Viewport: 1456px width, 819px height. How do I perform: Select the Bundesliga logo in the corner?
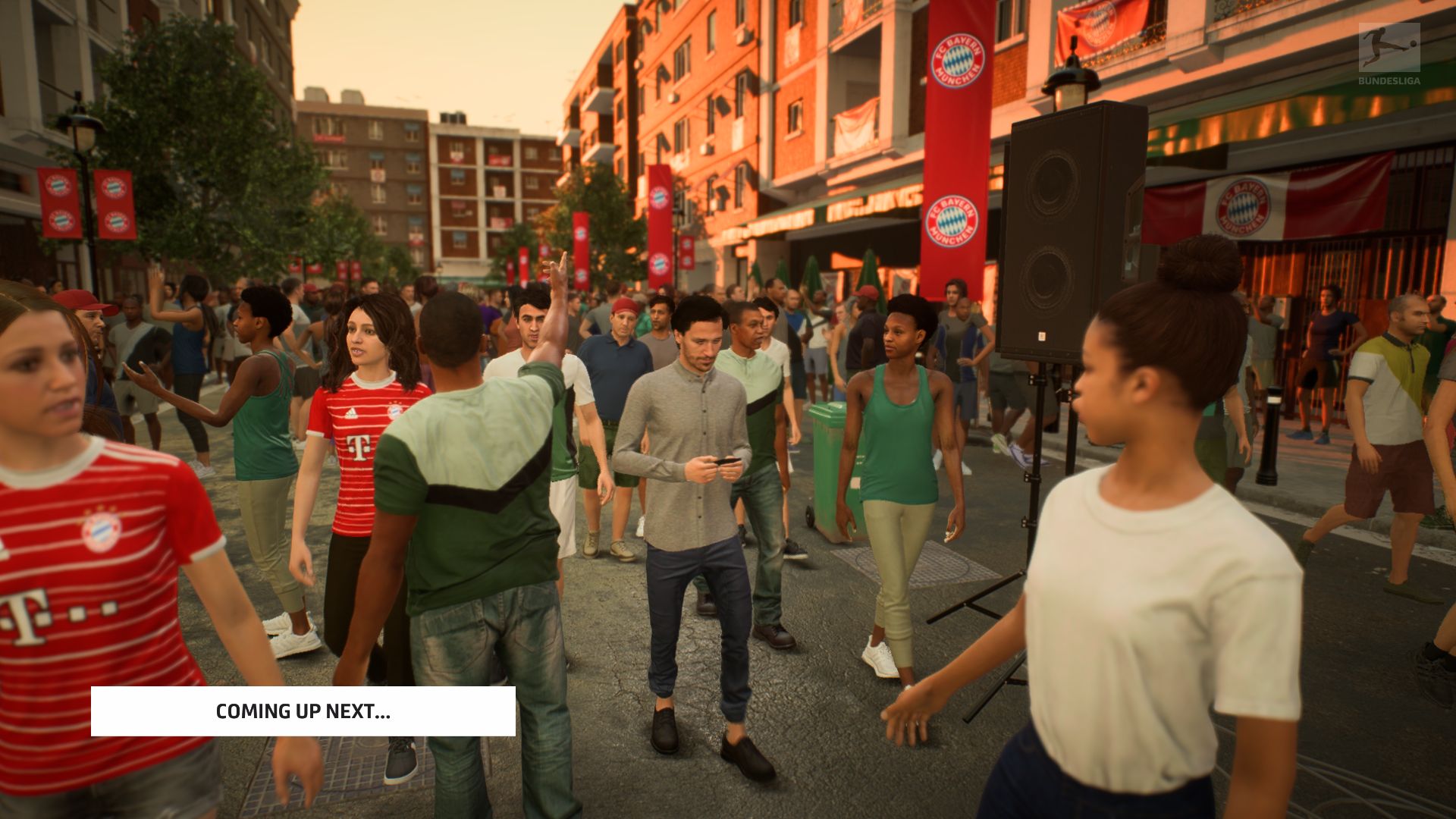(x=1389, y=53)
